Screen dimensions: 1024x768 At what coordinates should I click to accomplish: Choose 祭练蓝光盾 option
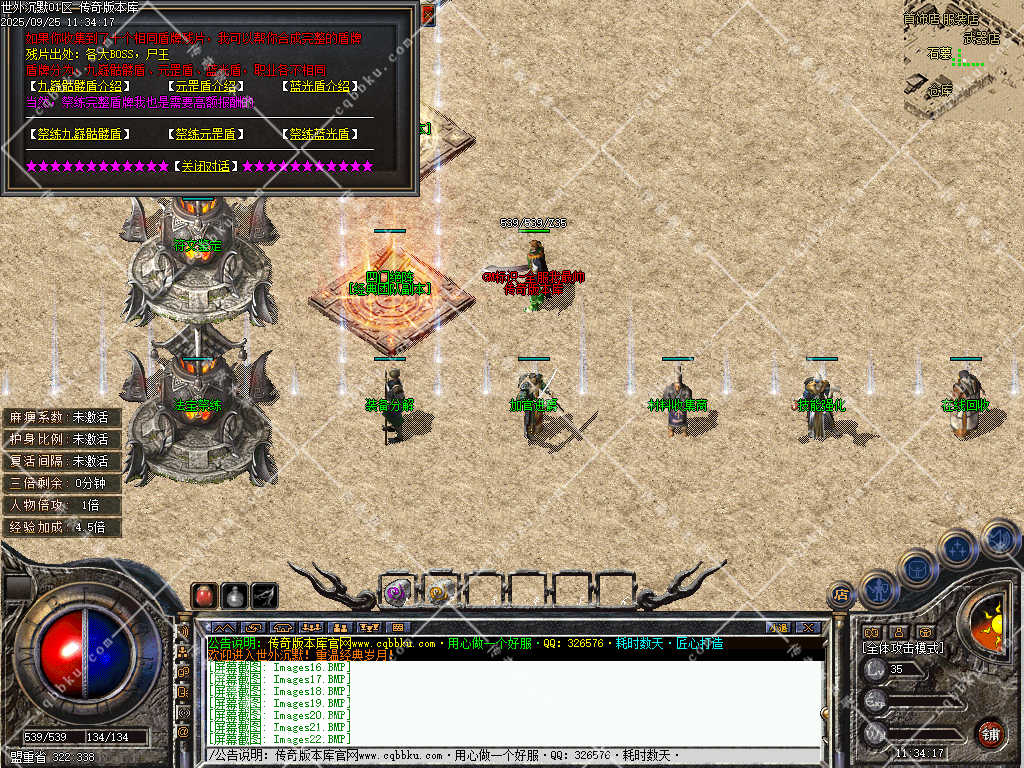click(320, 133)
